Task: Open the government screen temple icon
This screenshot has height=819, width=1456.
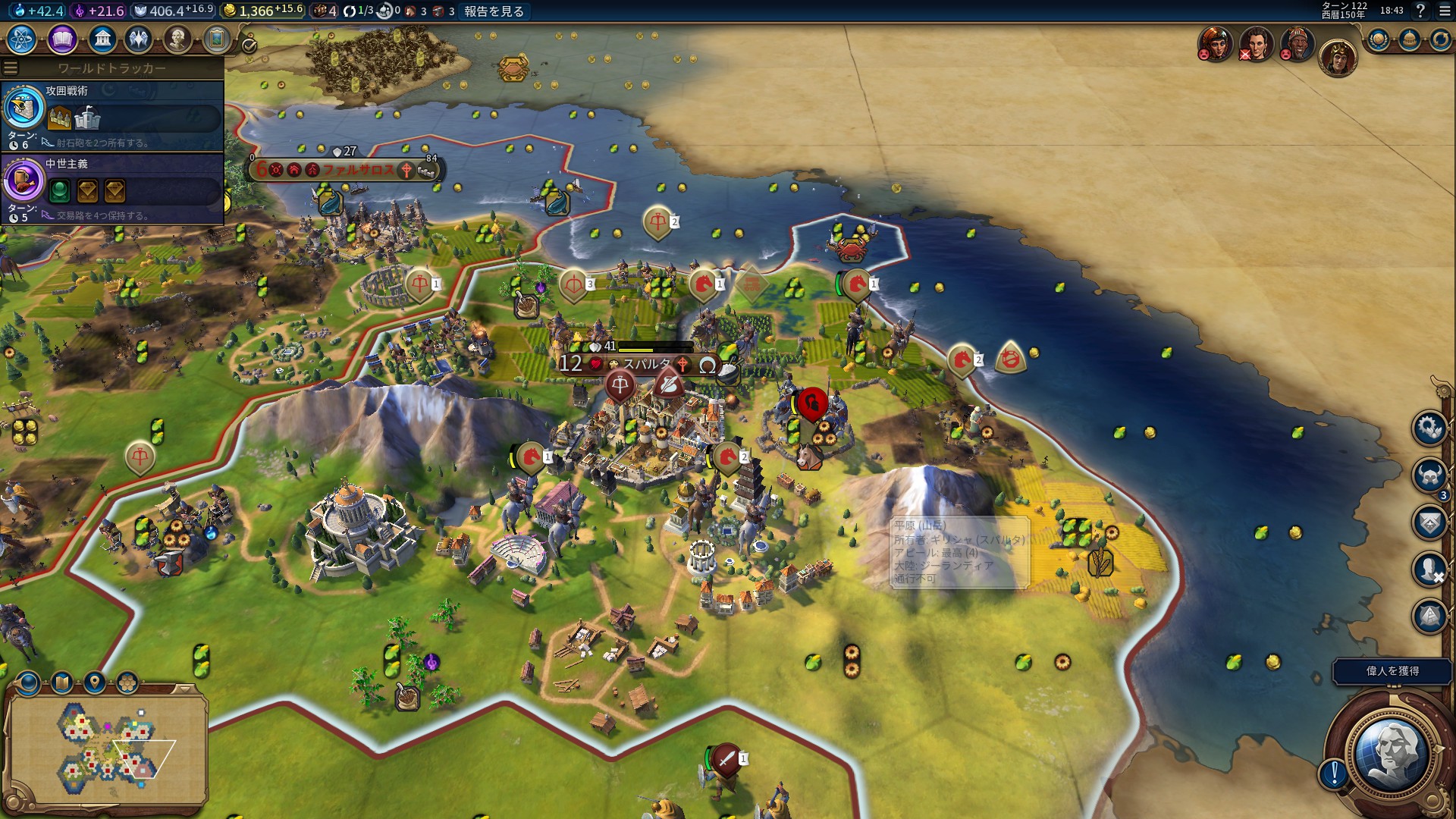Action: 102,39
